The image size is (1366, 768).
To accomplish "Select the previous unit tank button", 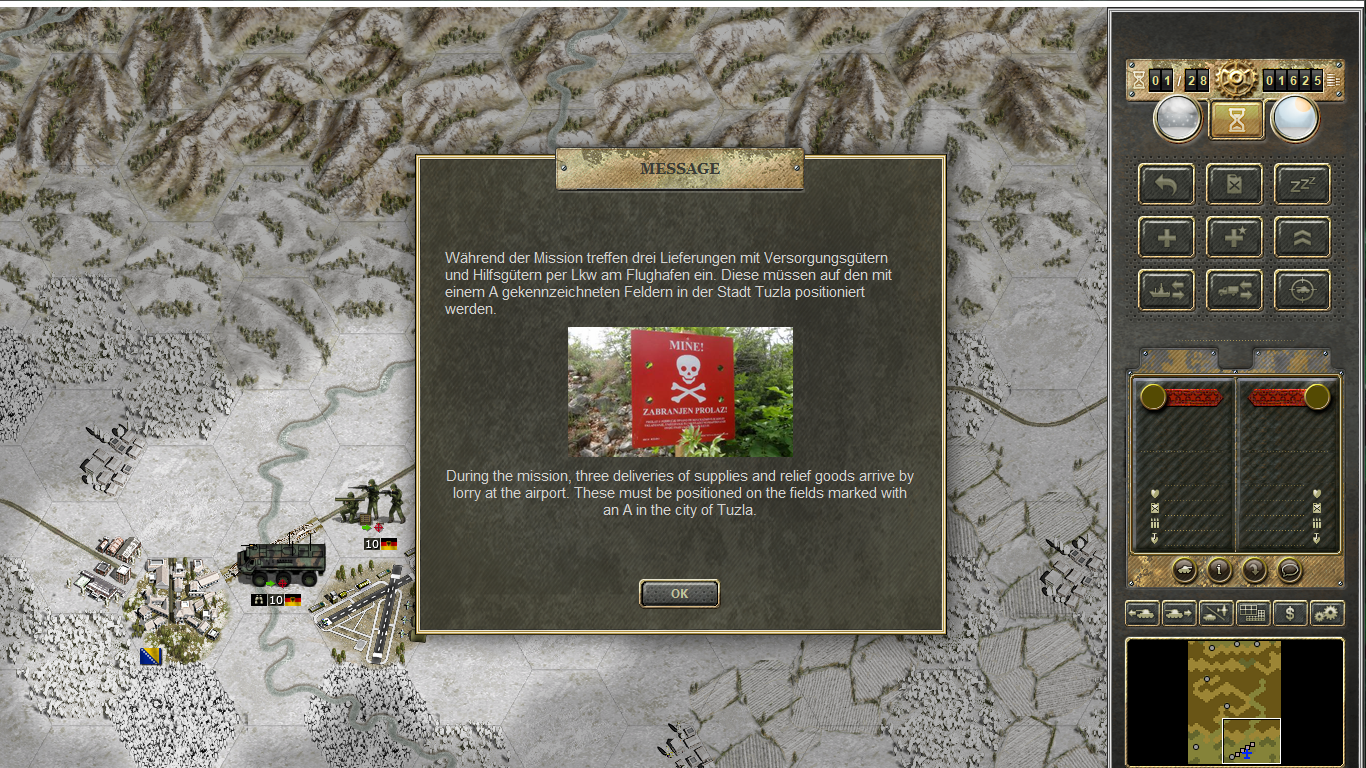I will click(1142, 613).
